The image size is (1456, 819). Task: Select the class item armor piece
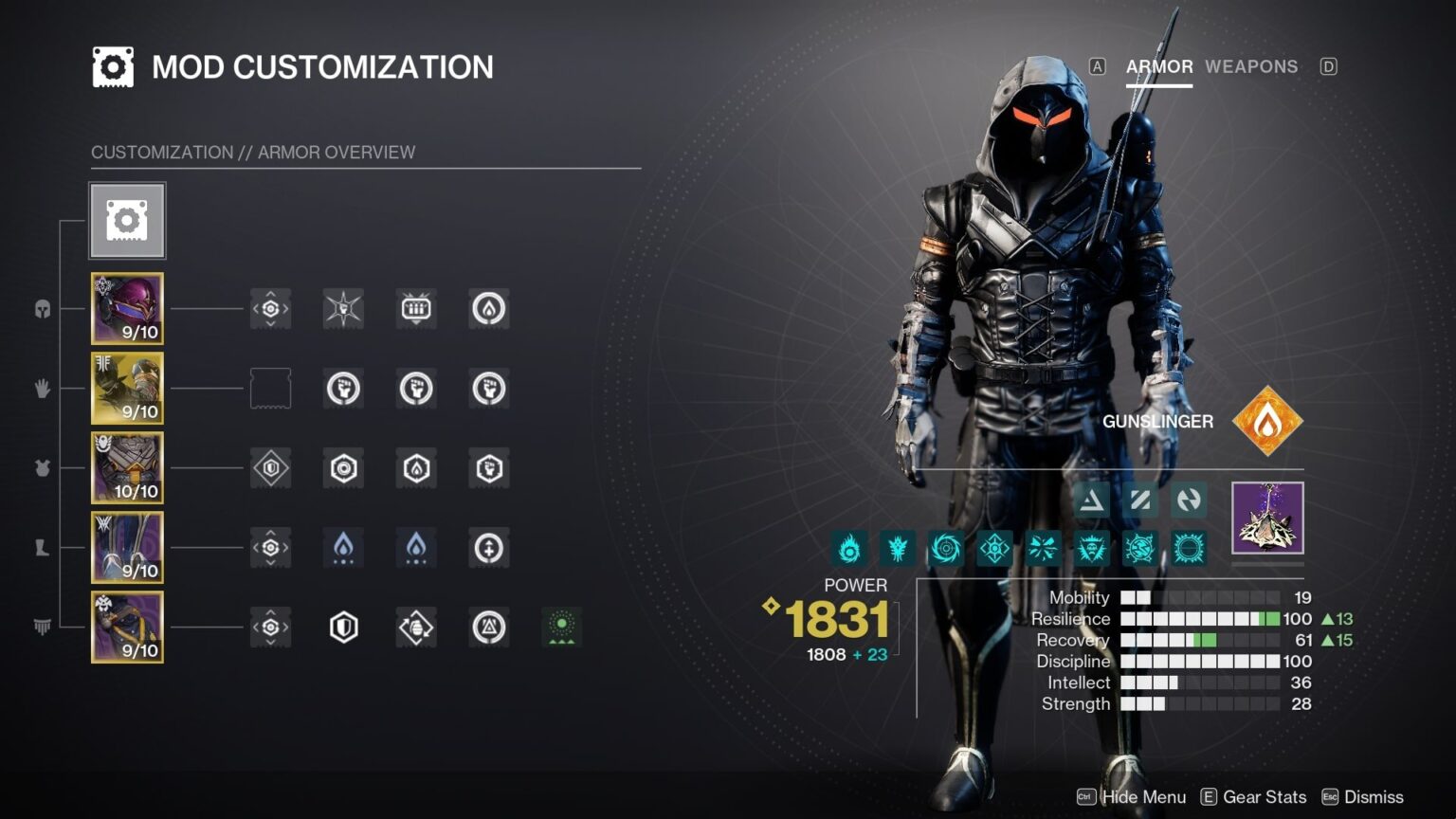click(127, 627)
